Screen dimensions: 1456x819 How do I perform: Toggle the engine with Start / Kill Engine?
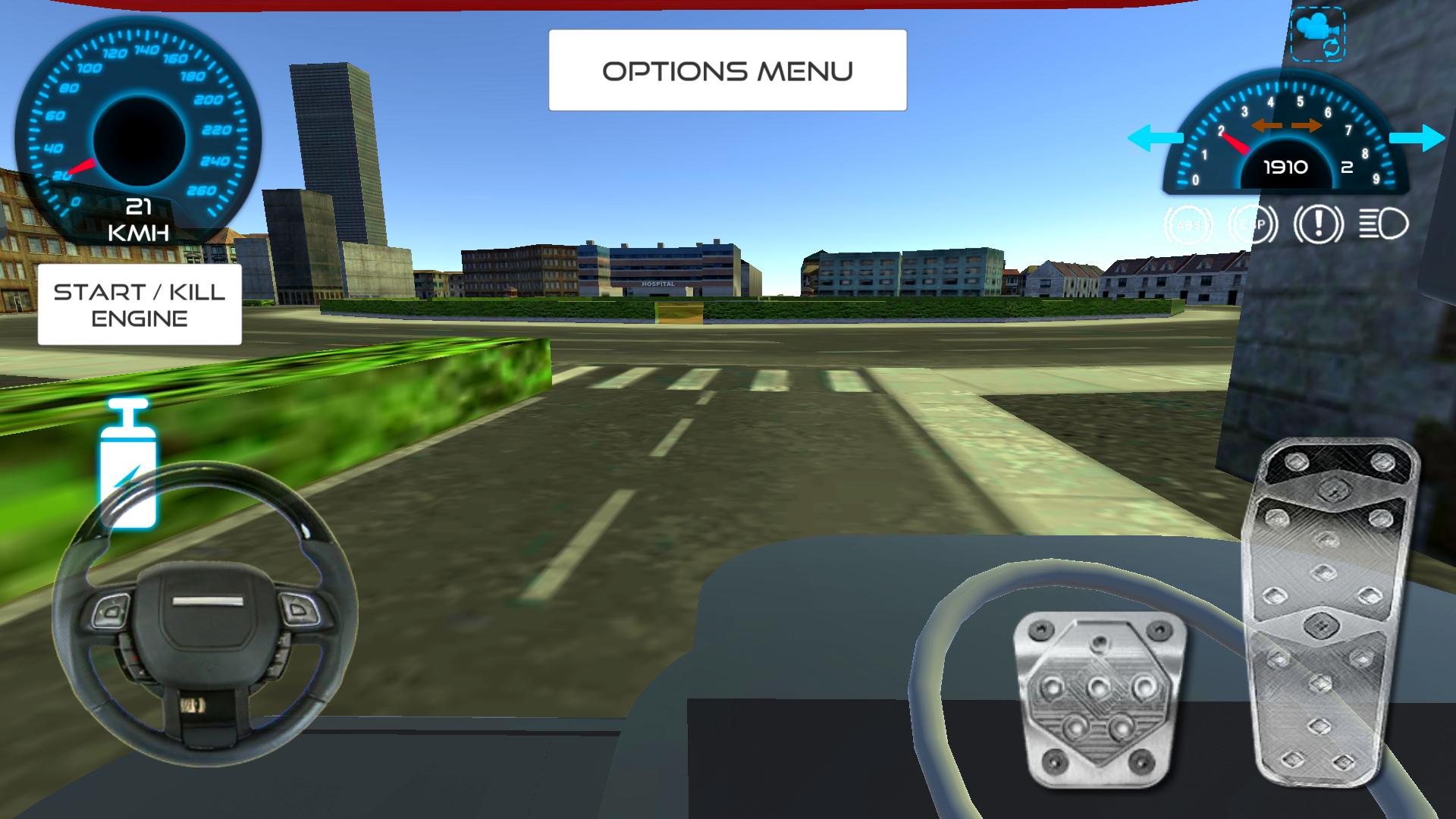(139, 304)
